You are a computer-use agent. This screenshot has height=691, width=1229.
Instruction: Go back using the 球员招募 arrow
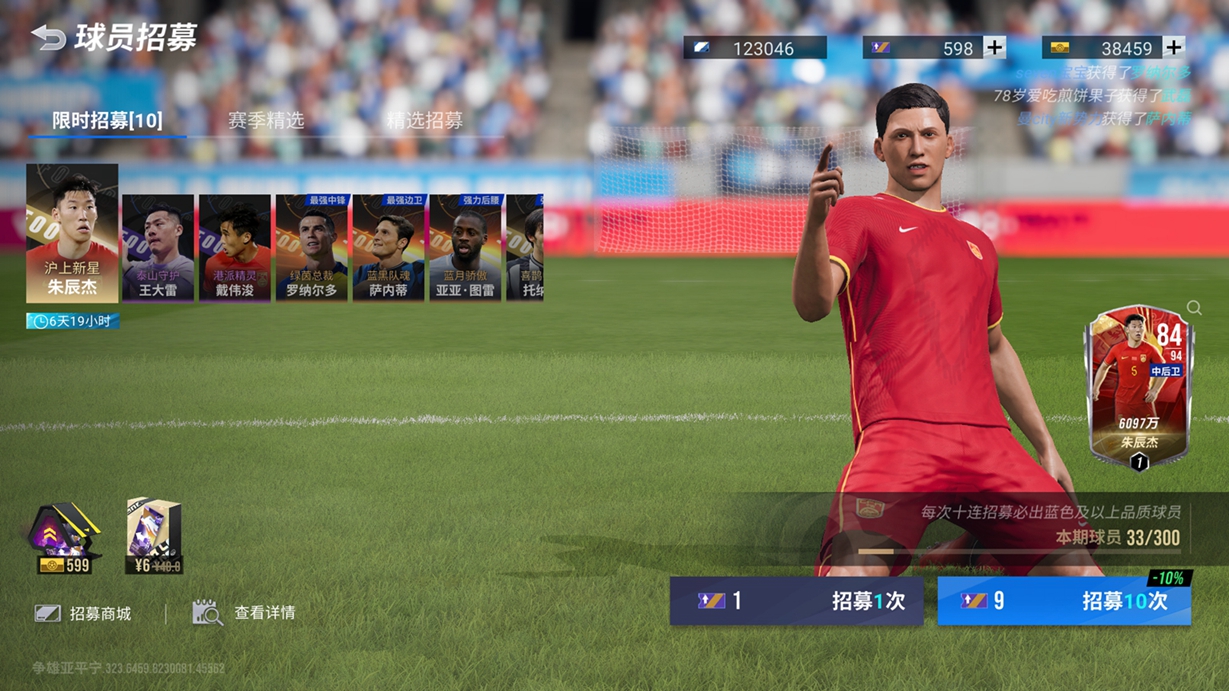48,38
